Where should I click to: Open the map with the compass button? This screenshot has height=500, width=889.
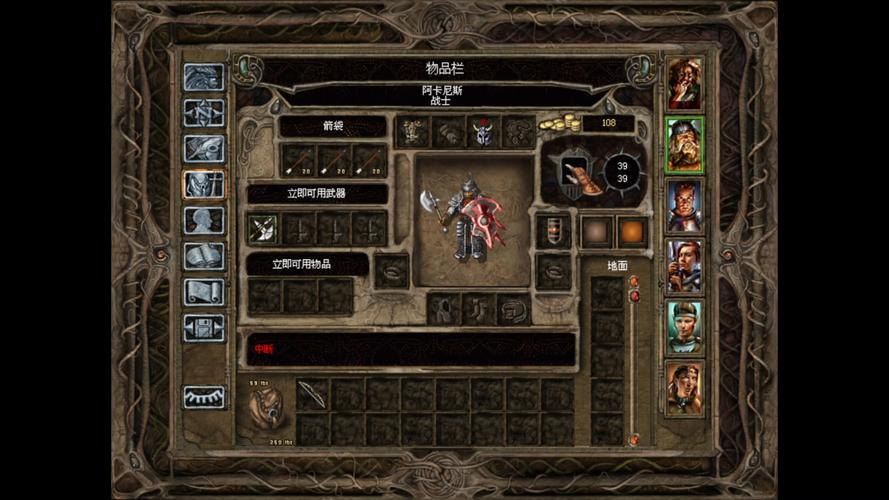[x=204, y=112]
